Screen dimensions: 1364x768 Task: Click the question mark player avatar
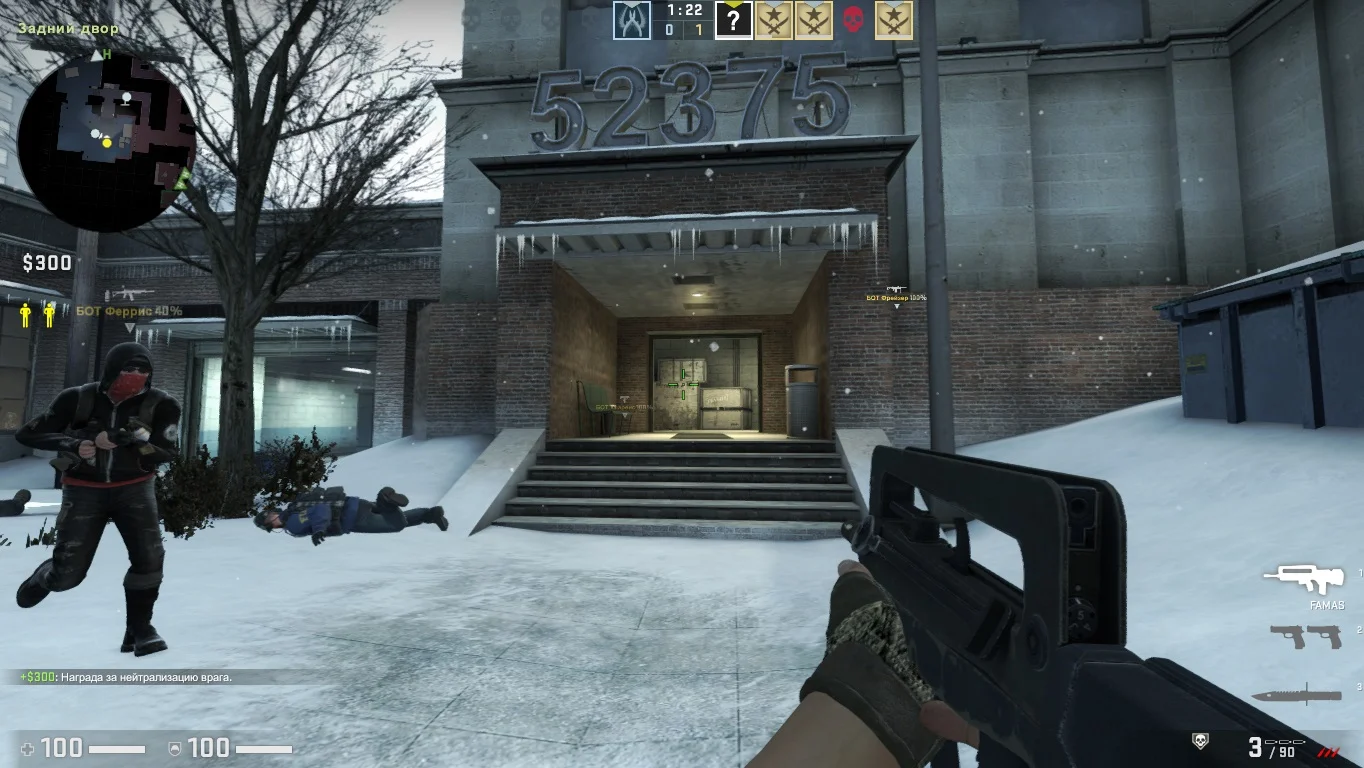[x=733, y=20]
